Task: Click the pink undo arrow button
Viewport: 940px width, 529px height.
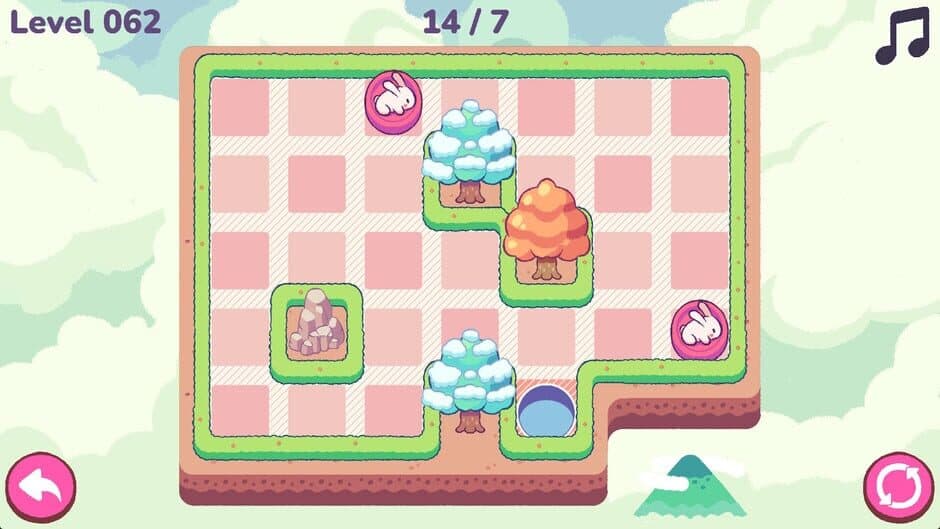Action: click(40, 487)
